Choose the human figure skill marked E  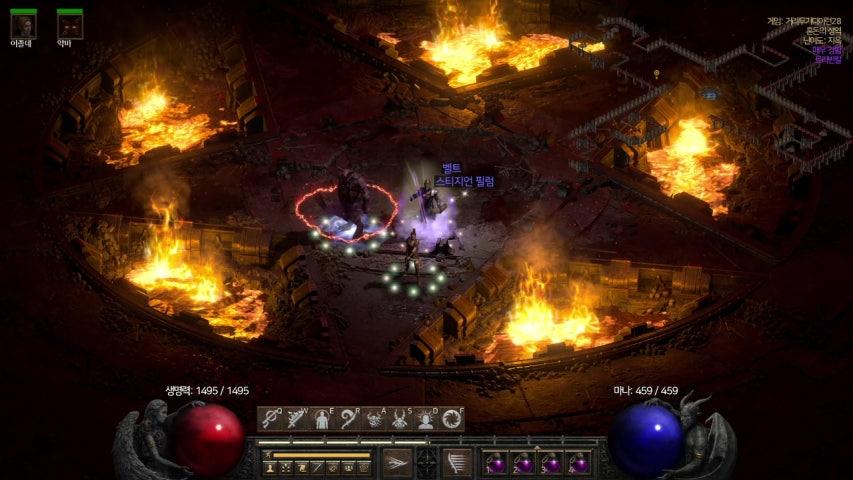[323, 418]
